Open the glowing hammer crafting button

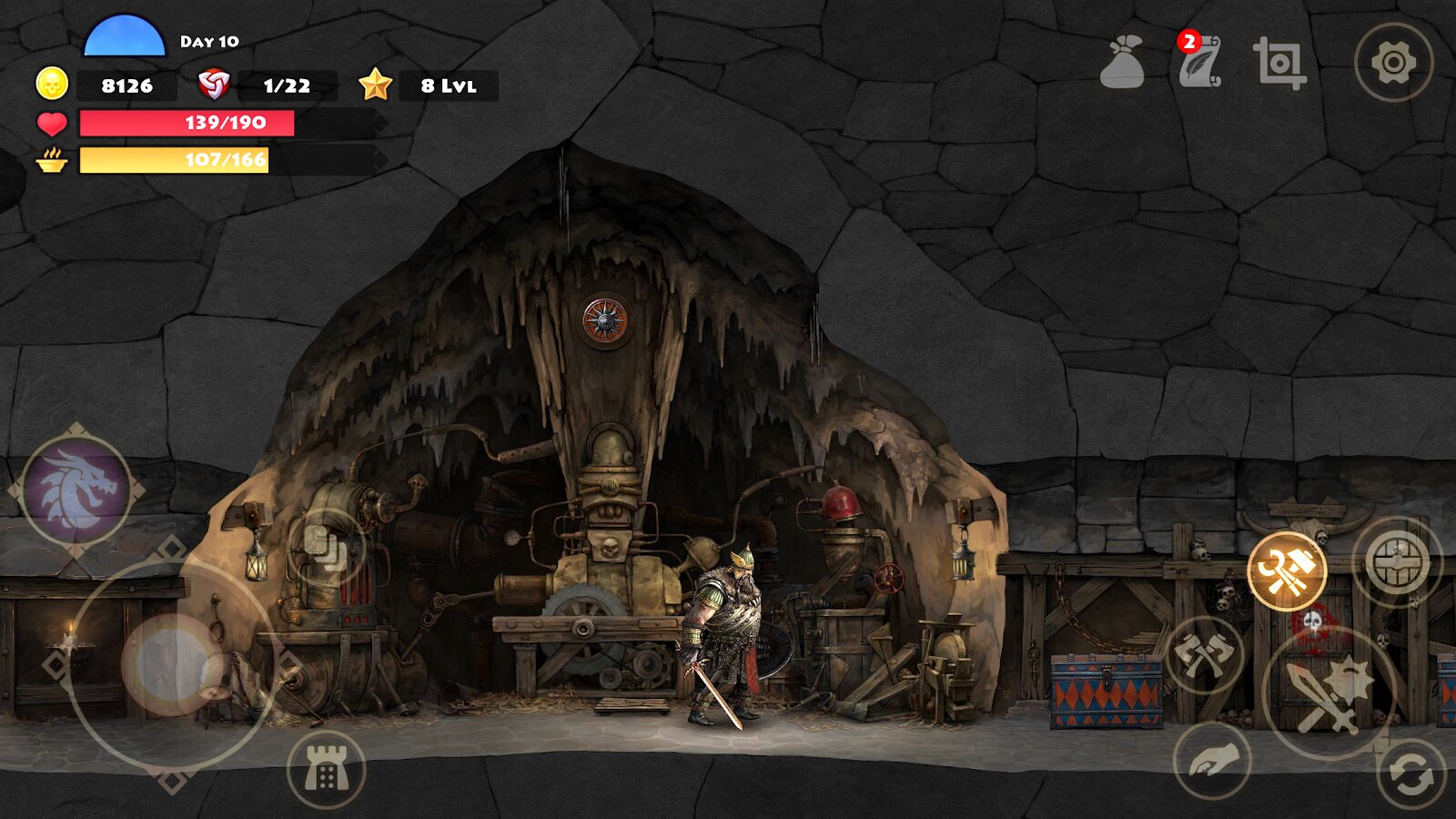[1286, 571]
